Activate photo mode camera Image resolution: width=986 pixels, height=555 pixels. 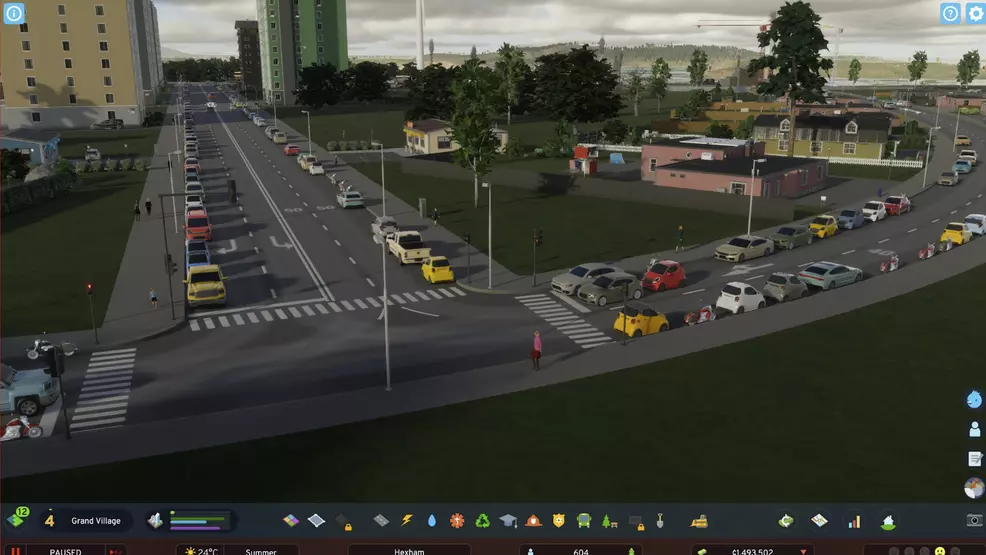[974, 520]
